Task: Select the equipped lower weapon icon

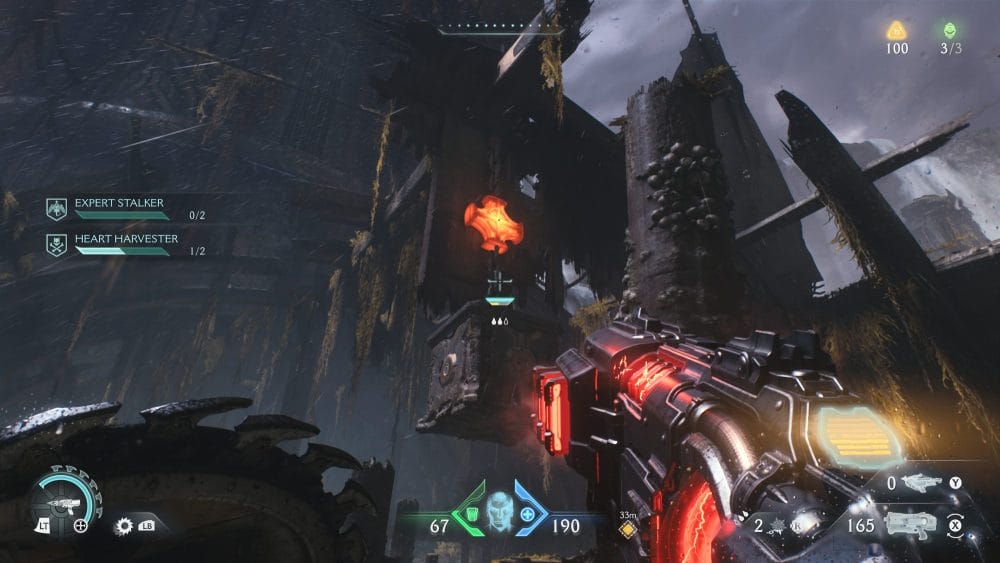Action: tap(911, 524)
